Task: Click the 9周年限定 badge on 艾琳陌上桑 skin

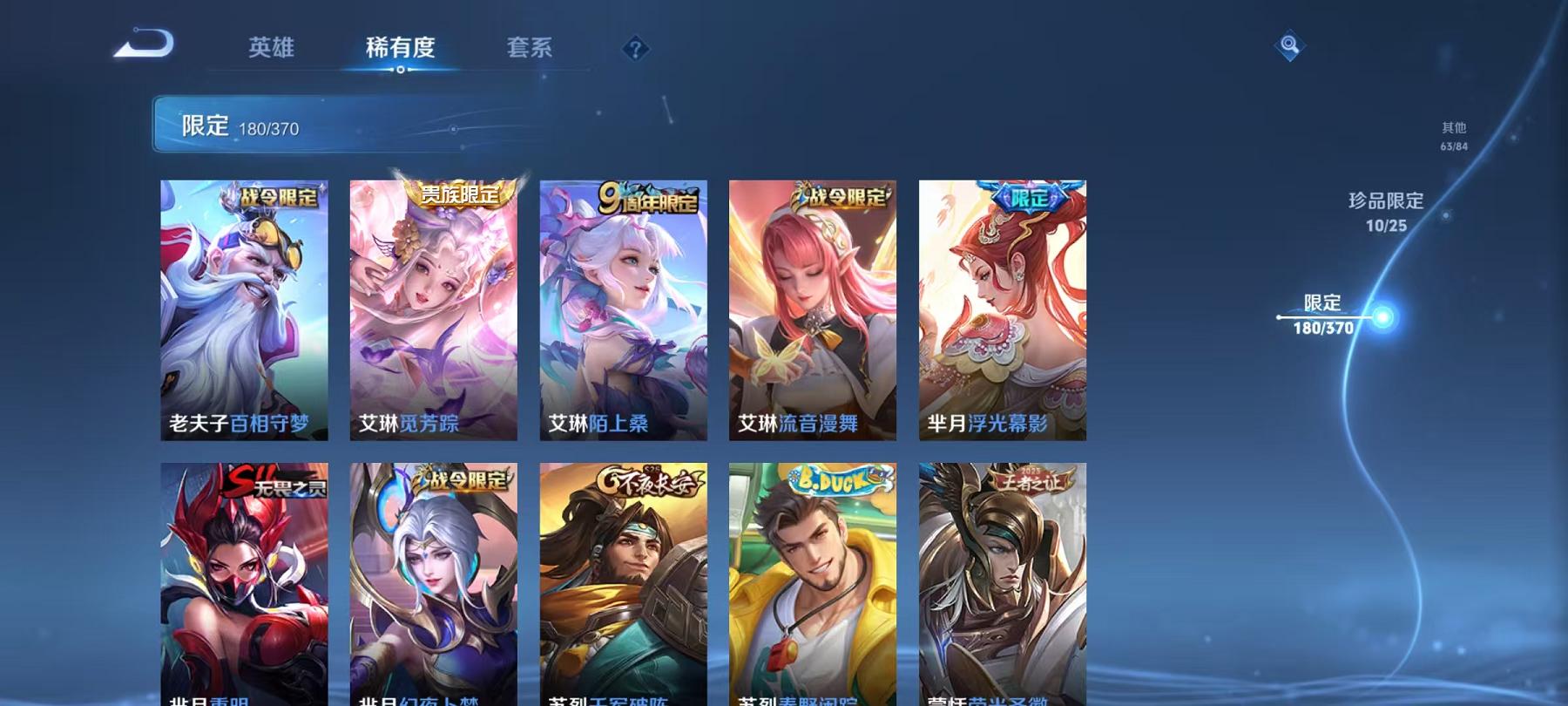Action: 648,197
